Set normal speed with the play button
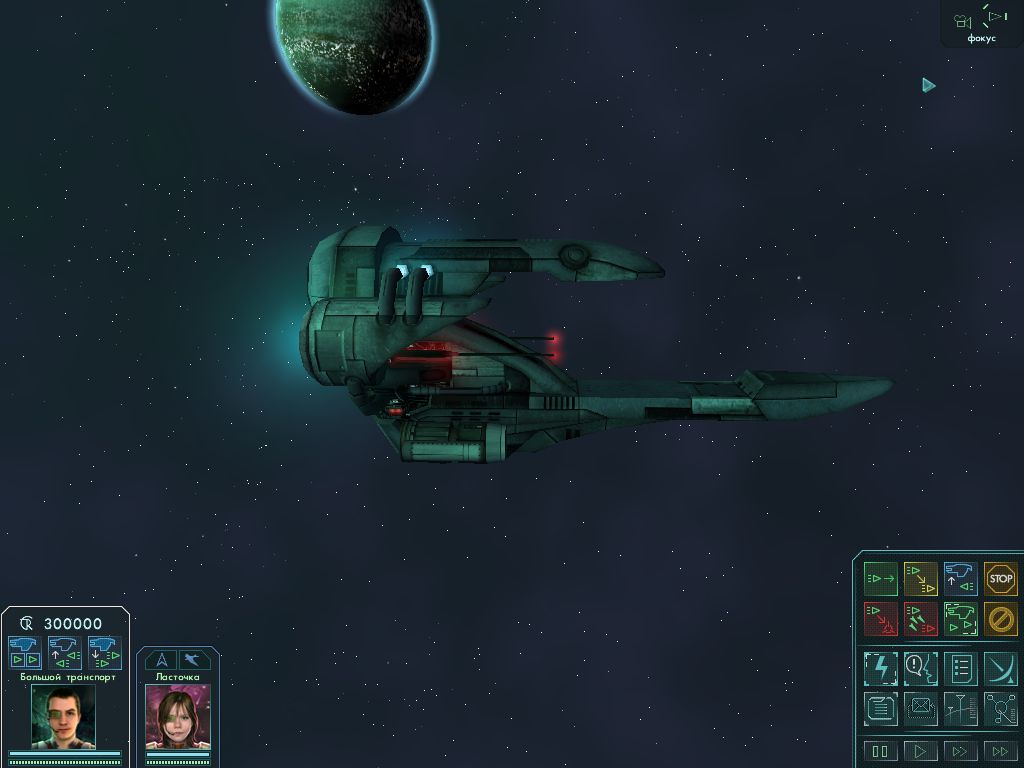 920,751
